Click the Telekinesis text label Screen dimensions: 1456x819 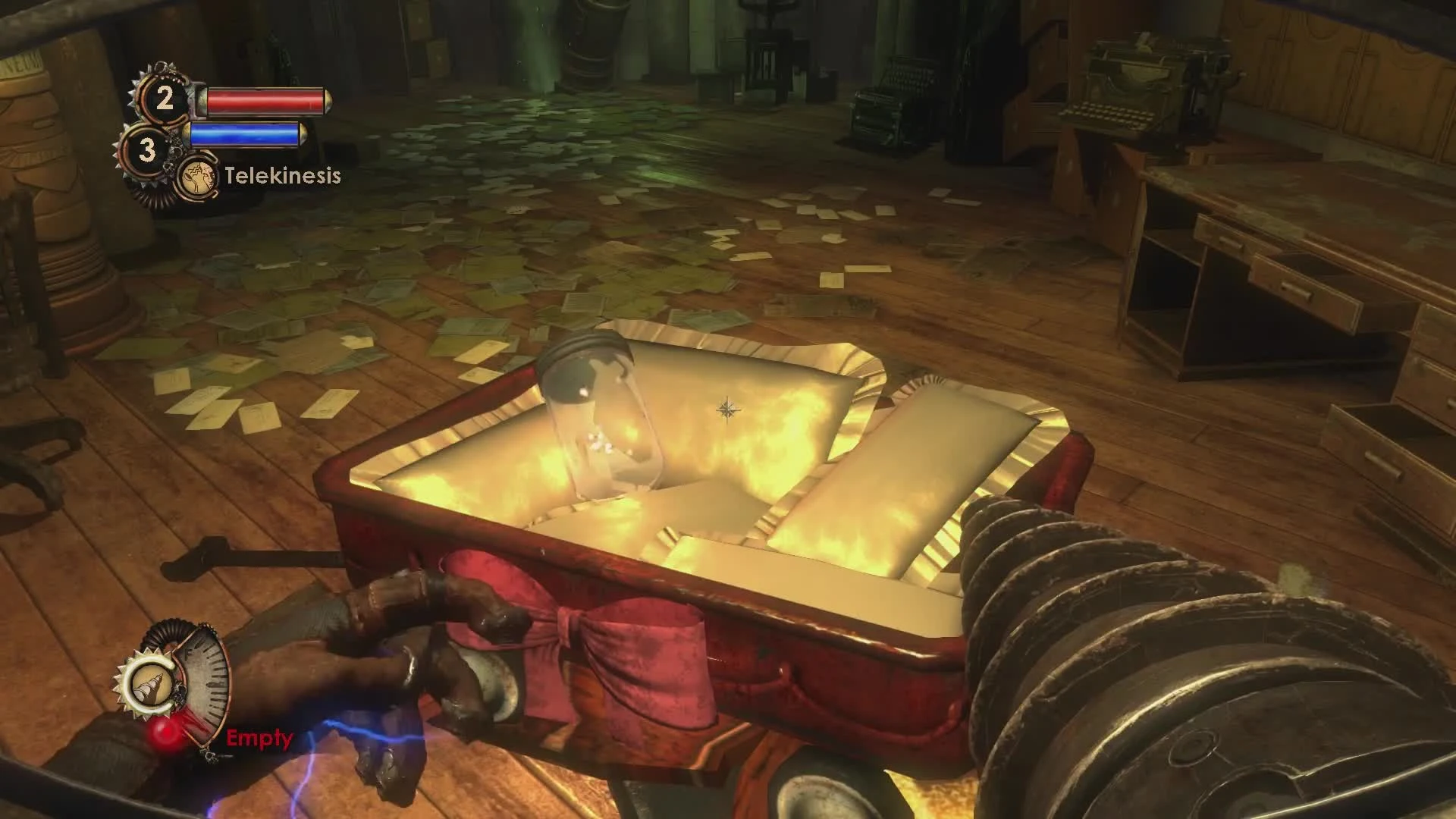pos(281,176)
